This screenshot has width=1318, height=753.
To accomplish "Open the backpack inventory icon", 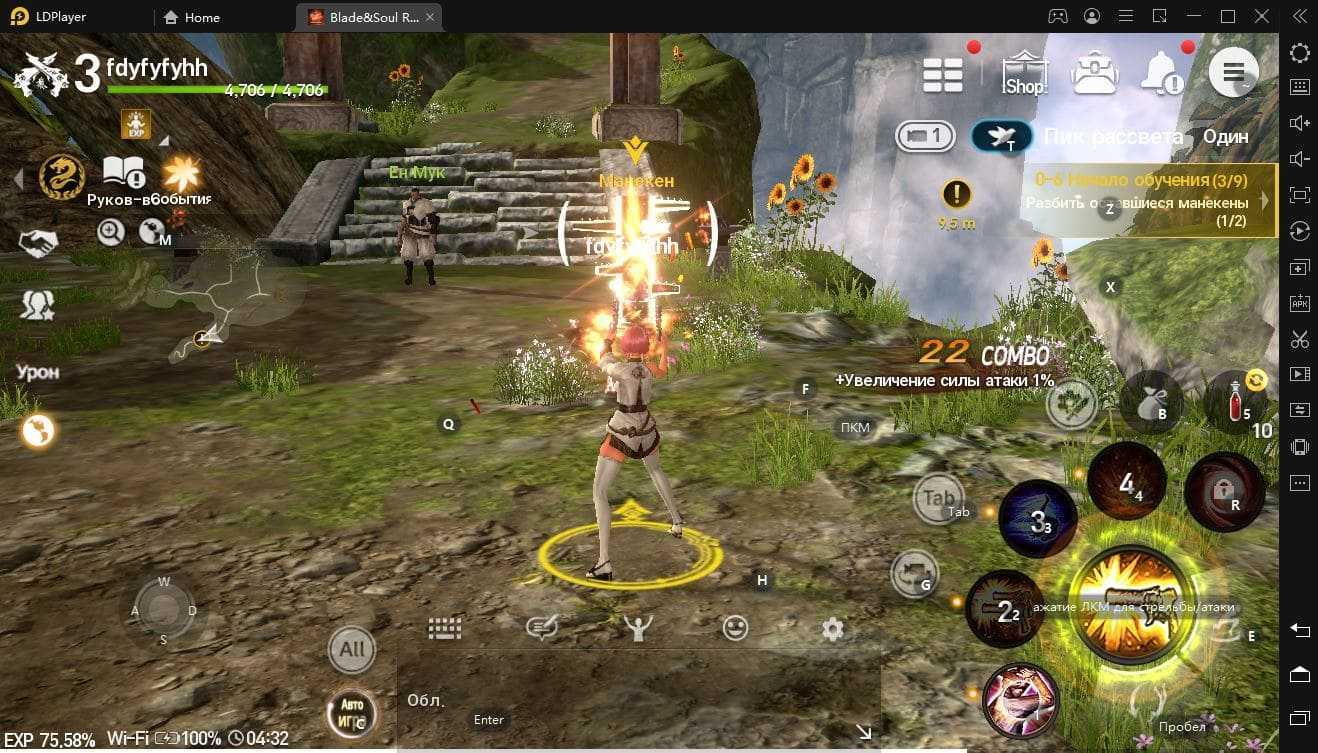I will point(1094,72).
